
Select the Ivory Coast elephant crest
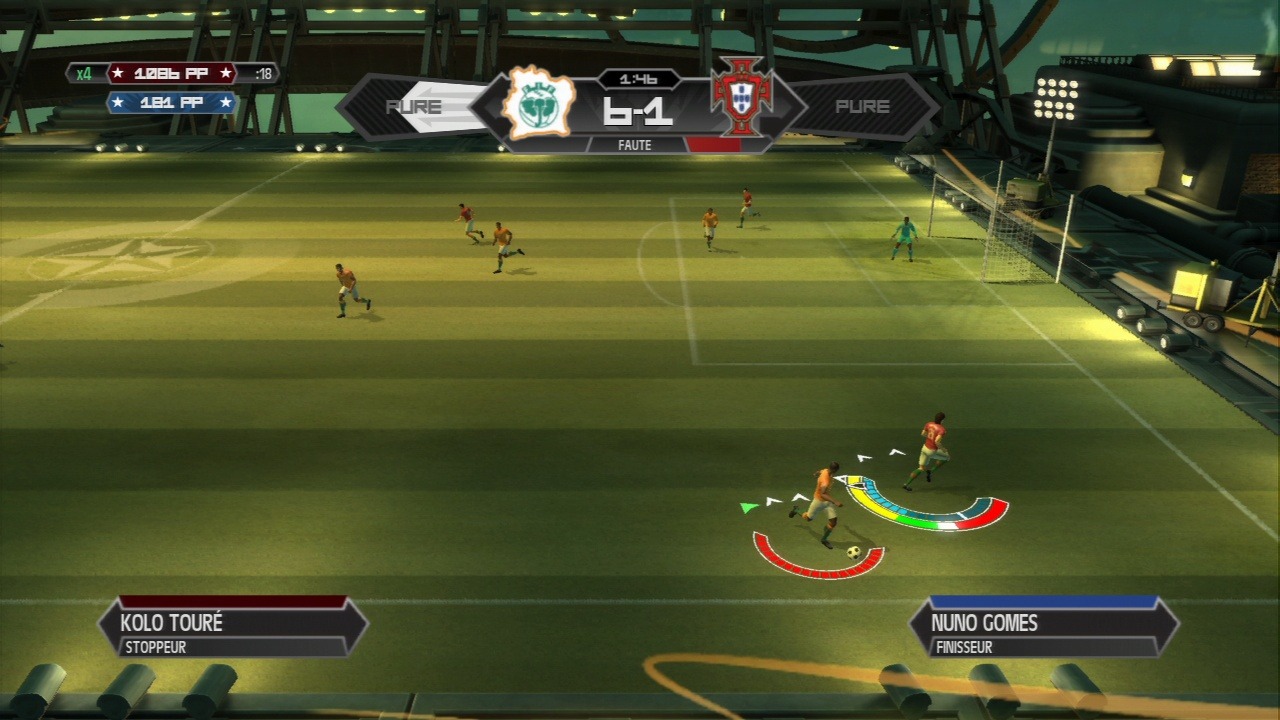pyautogui.click(x=538, y=103)
